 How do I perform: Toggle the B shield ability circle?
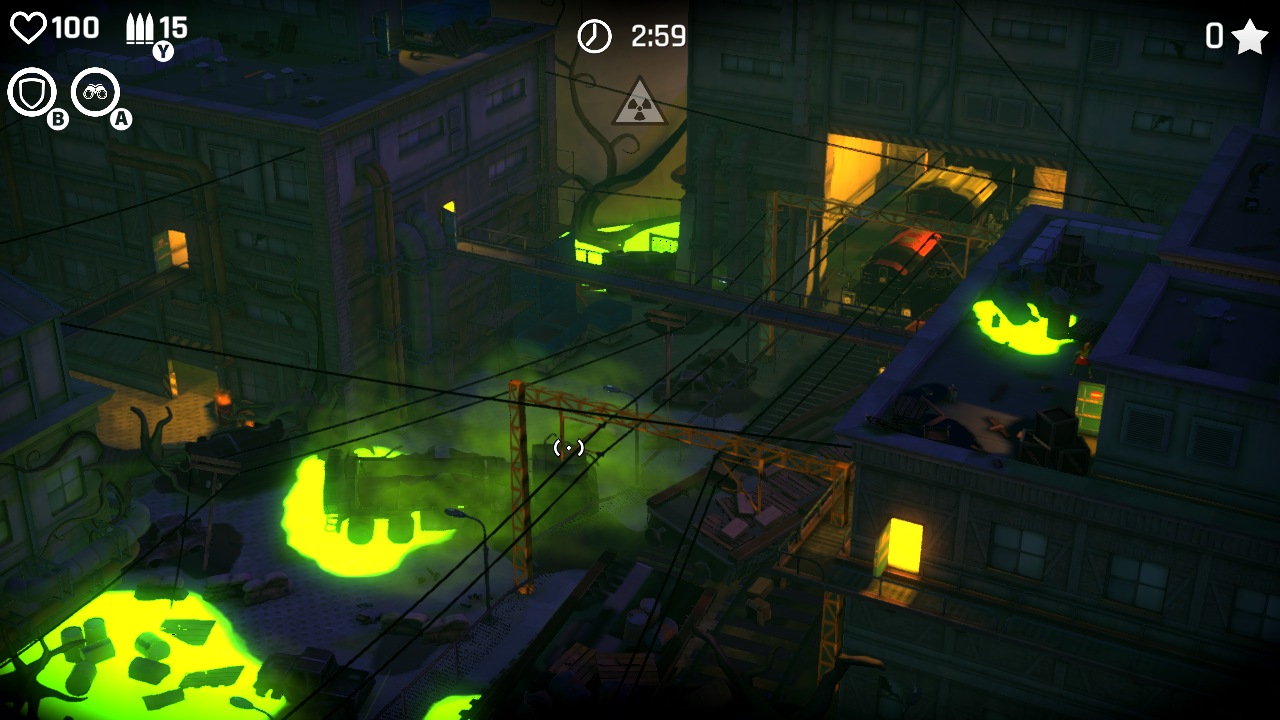pos(57,118)
